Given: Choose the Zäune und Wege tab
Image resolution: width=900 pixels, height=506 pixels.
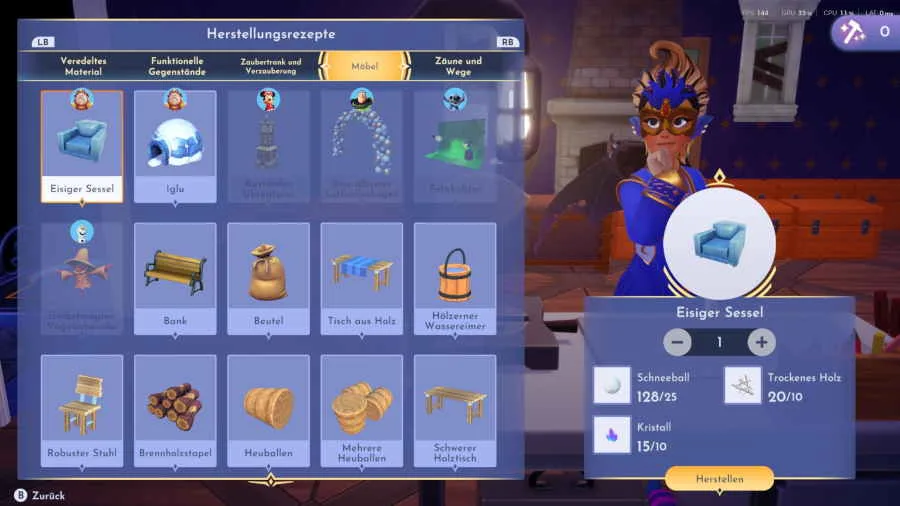Looking at the screenshot, I should pos(458,66).
